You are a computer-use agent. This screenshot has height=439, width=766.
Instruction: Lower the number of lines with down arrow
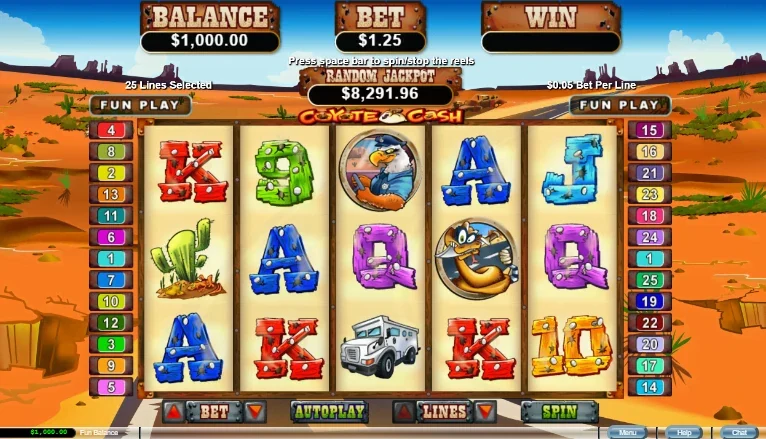[x=484, y=411]
